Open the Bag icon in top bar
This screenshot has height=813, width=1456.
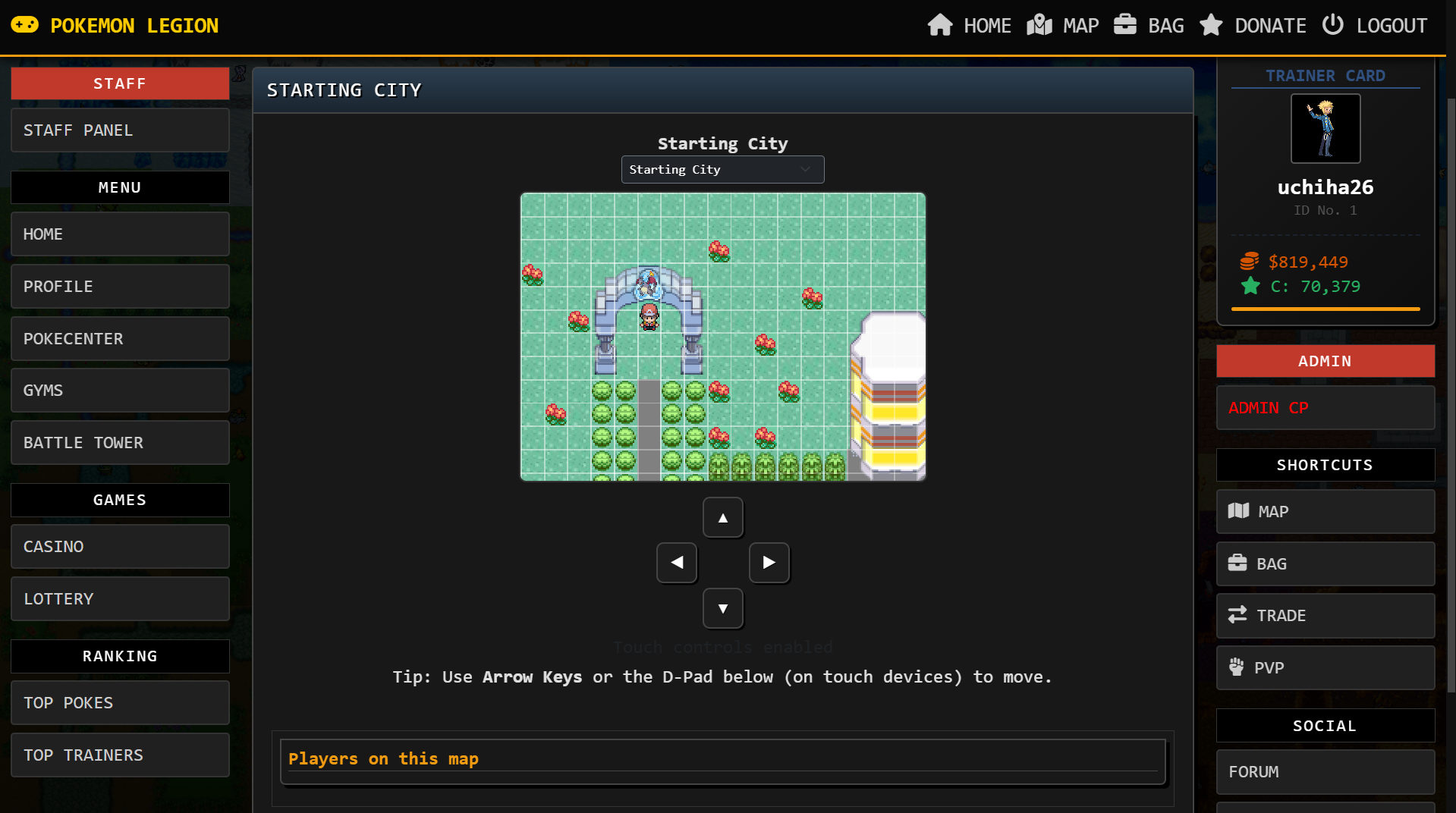tap(1125, 24)
